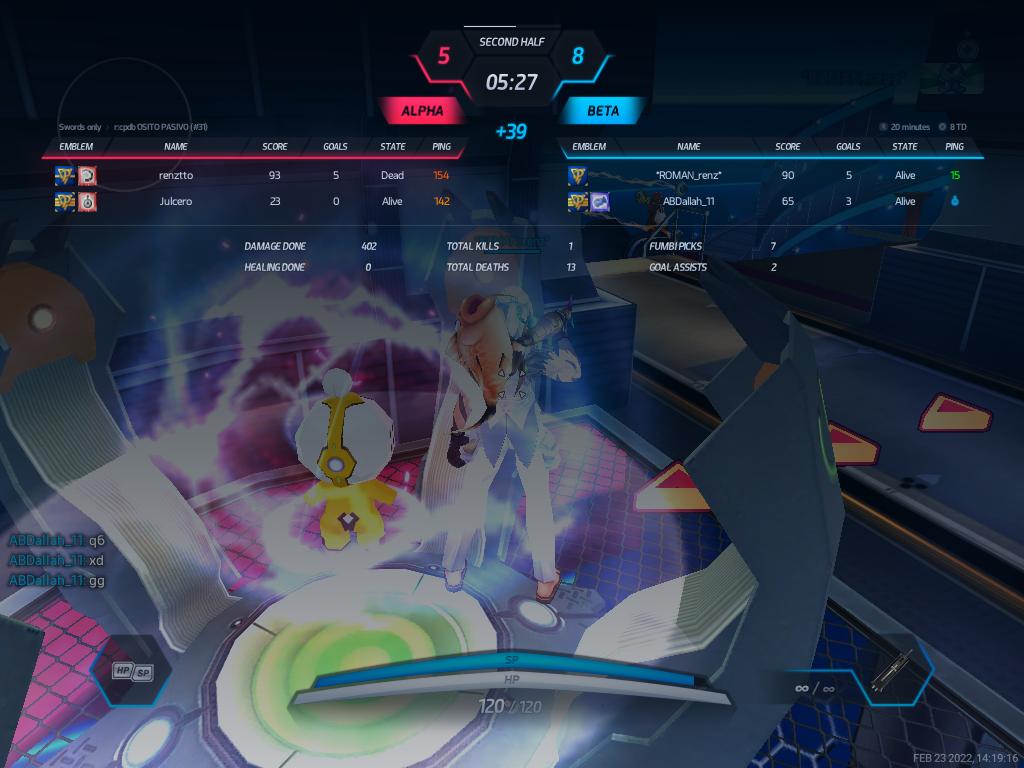Click the BETA team banner

click(602, 111)
